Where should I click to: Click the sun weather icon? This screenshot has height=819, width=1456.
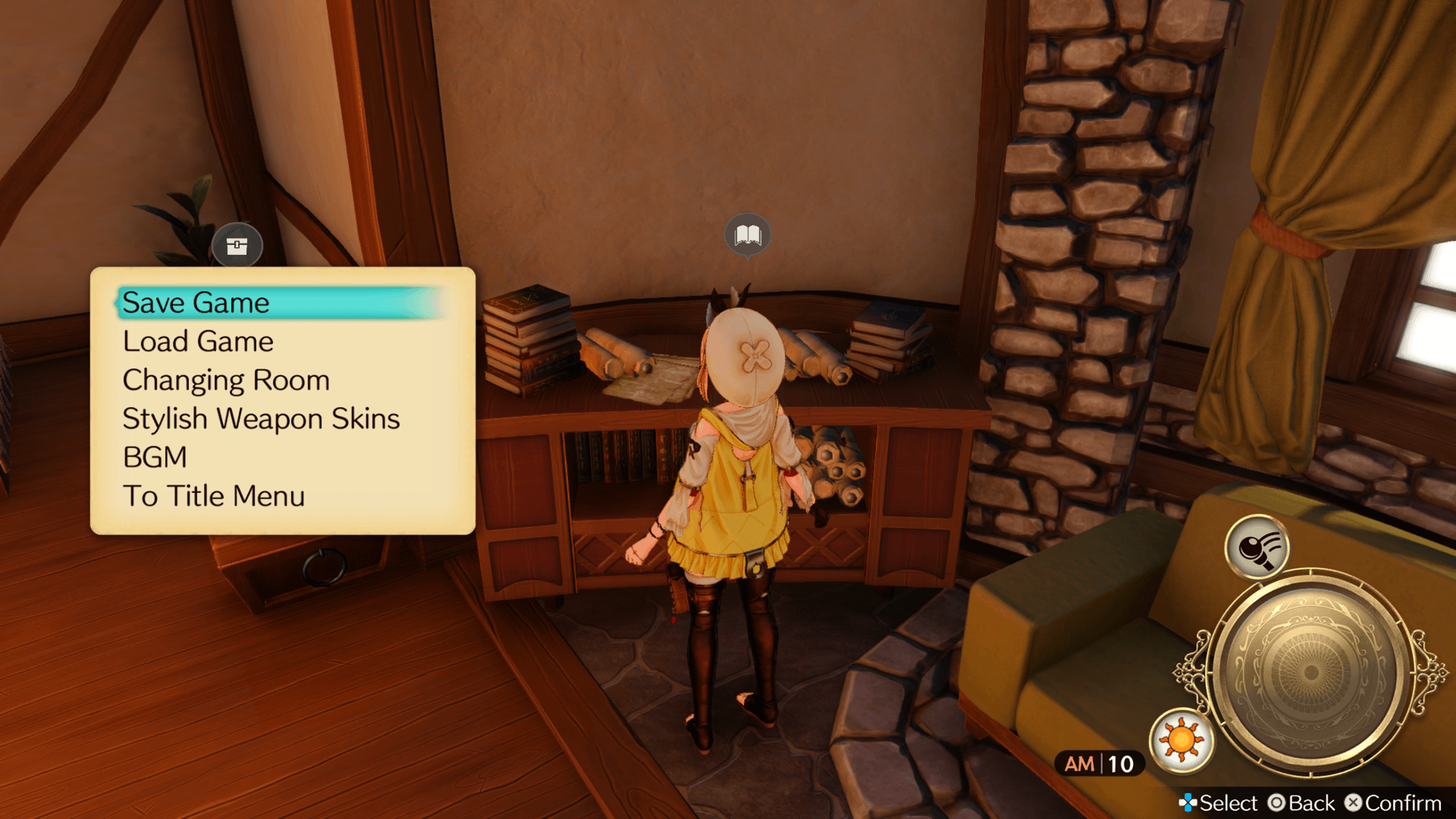1181,740
